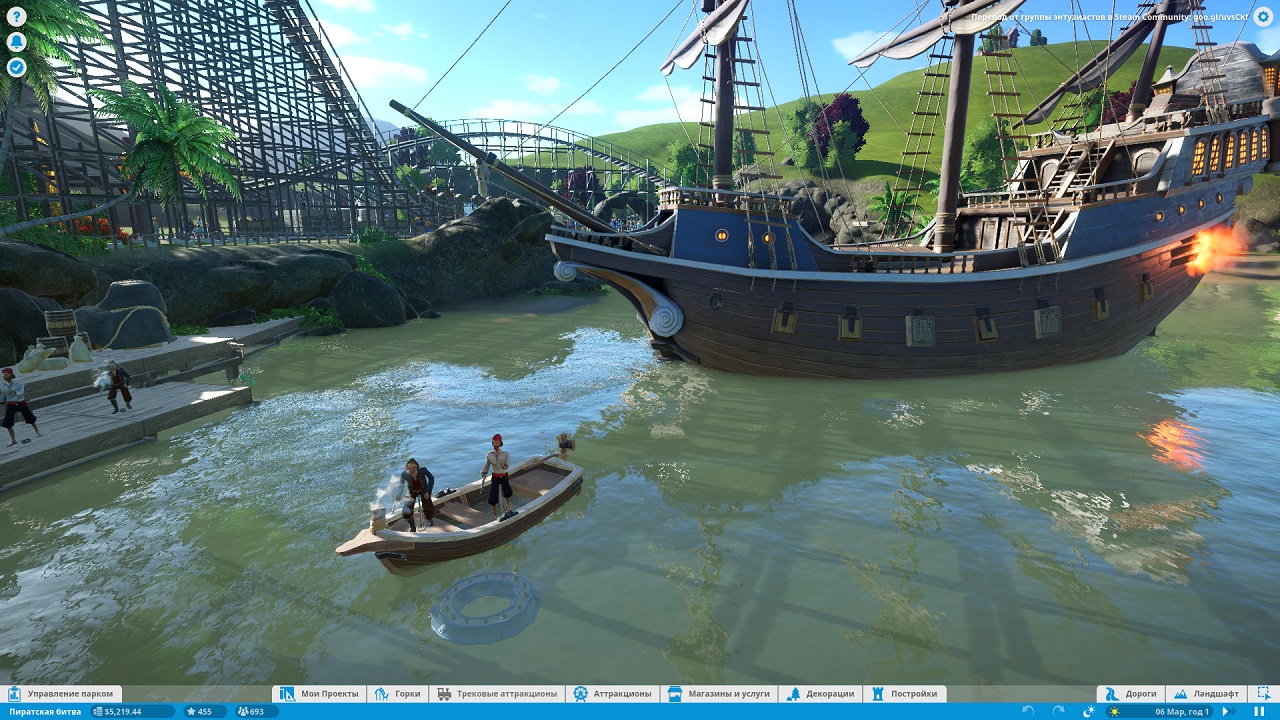Open the Ландшафт terrain tool
The image size is (1280, 720).
tap(1205, 694)
